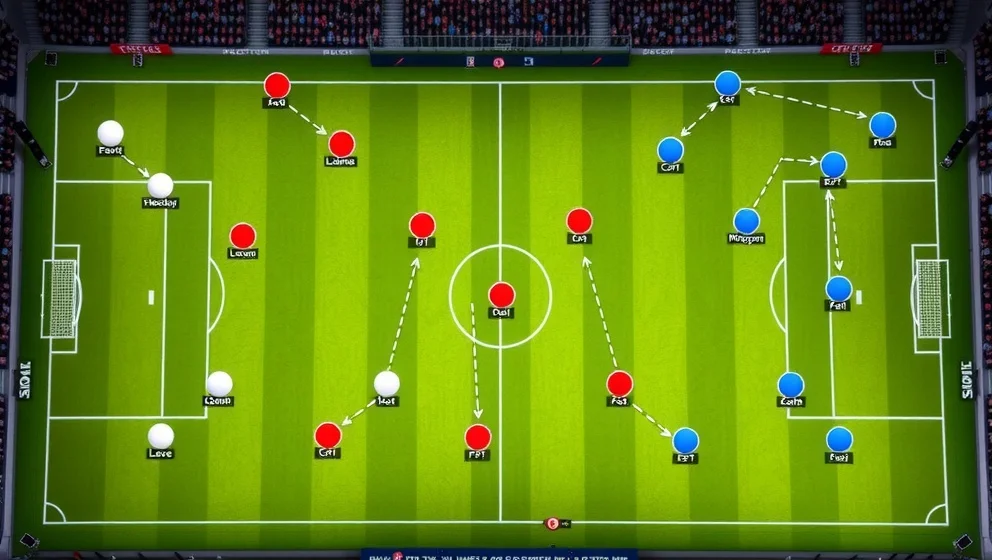Pick the white token outside the left penalty area
992x560 pixels.
386,383
